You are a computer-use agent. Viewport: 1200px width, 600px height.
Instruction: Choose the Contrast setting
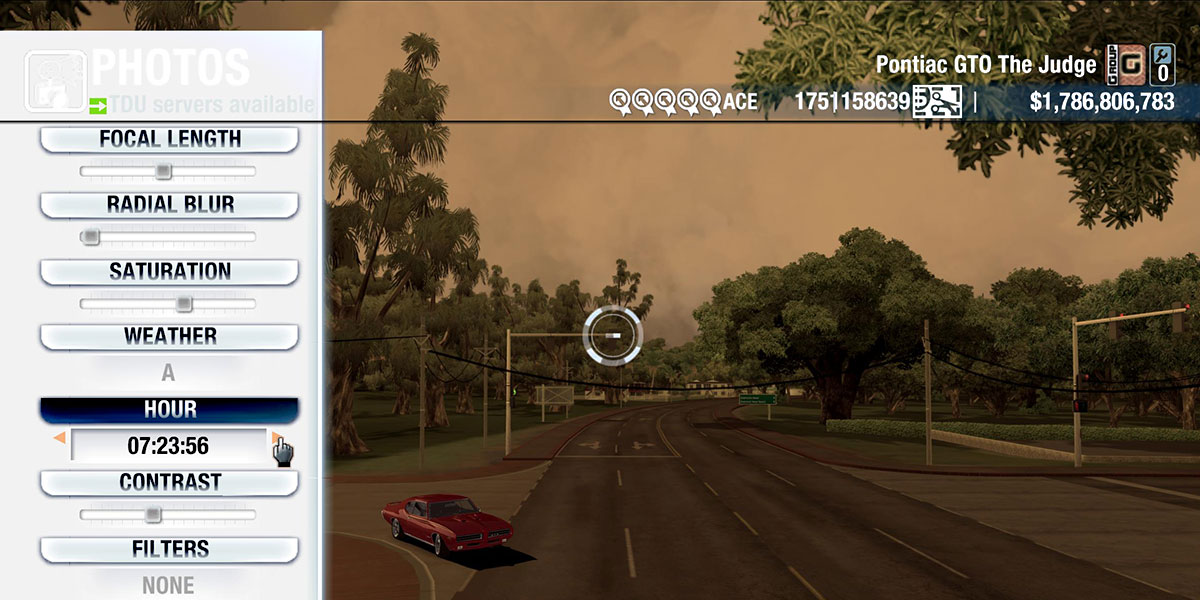pos(169,482)
